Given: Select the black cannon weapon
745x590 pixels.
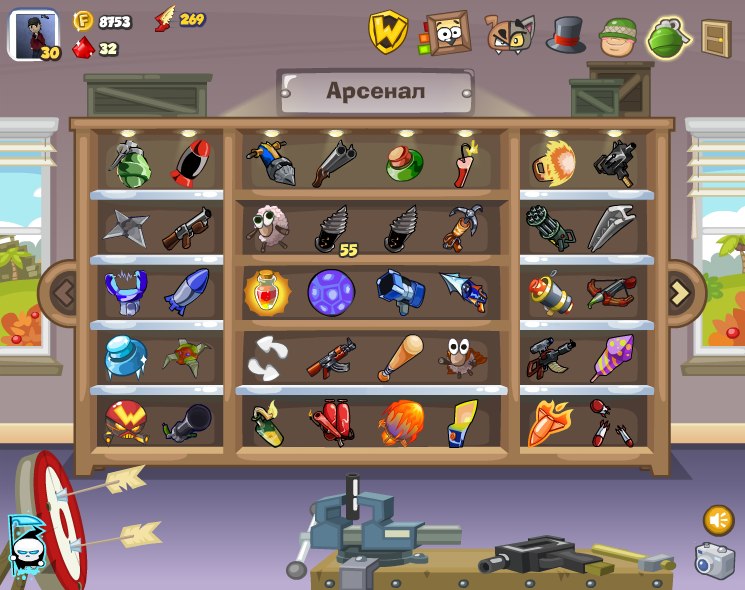Looking at the screenshot, I should click(187, 422).
